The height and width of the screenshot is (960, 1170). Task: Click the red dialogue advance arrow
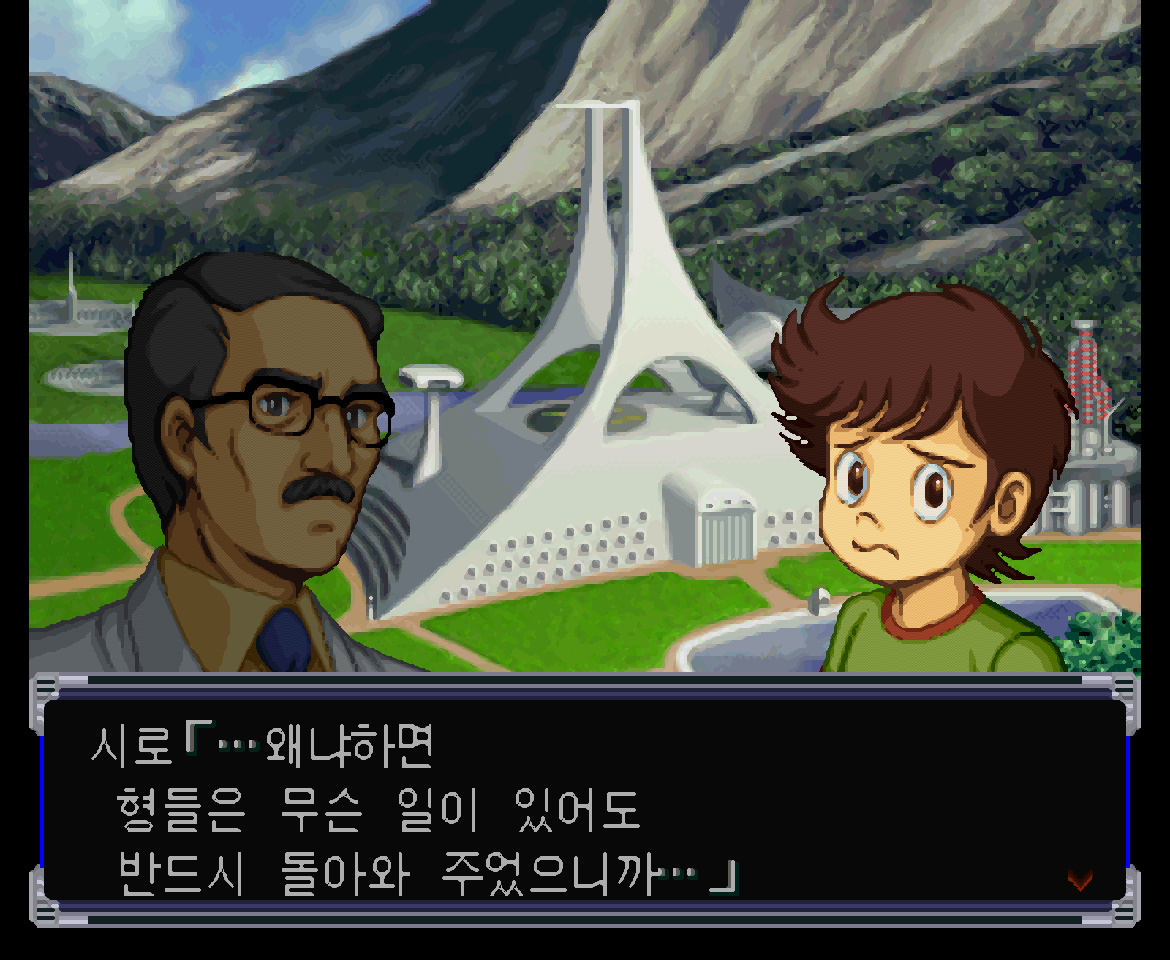[1080, 879]
